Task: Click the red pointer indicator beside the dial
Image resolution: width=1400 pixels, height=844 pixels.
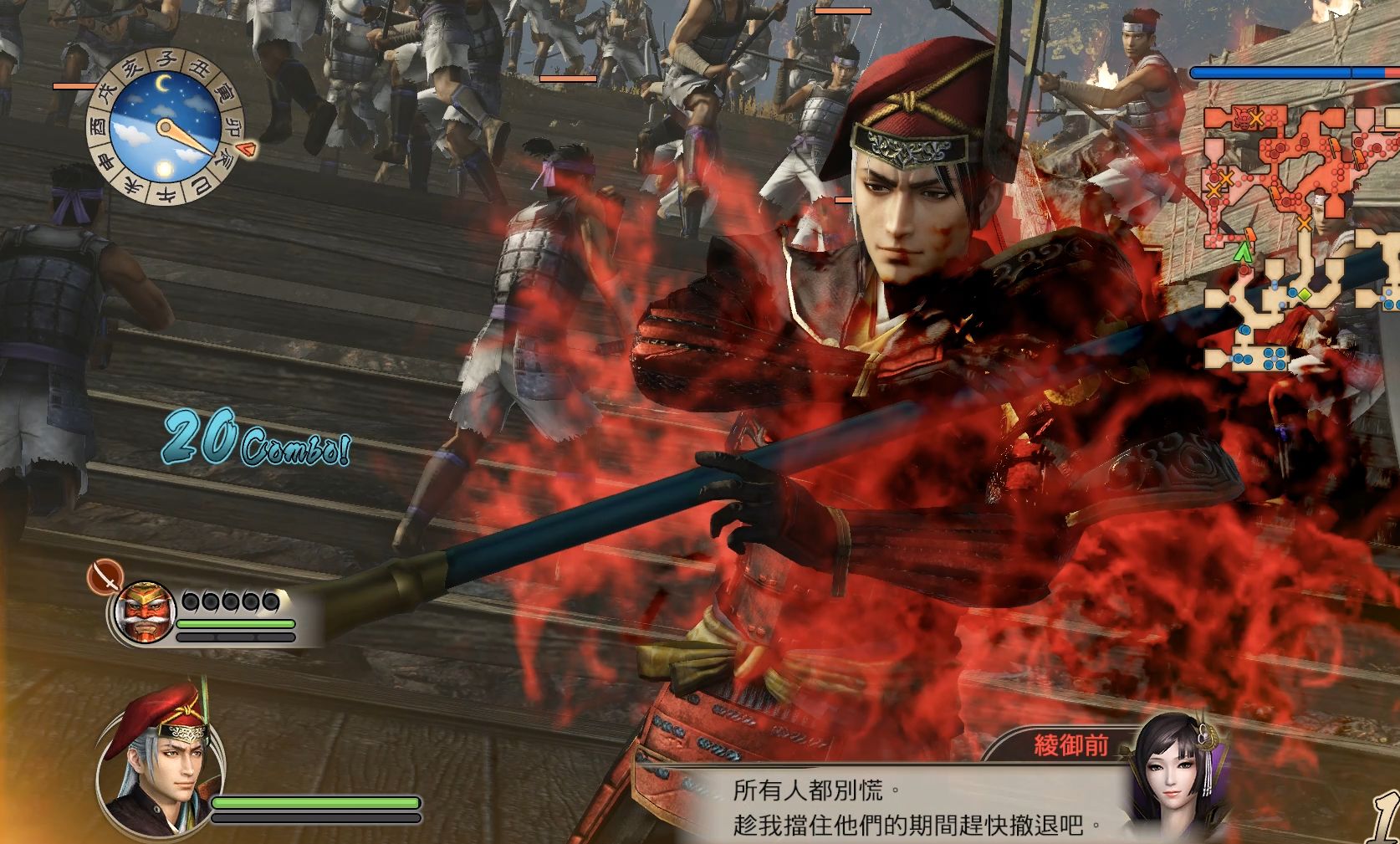Action: pyautogui.click(x=244, y=149)
